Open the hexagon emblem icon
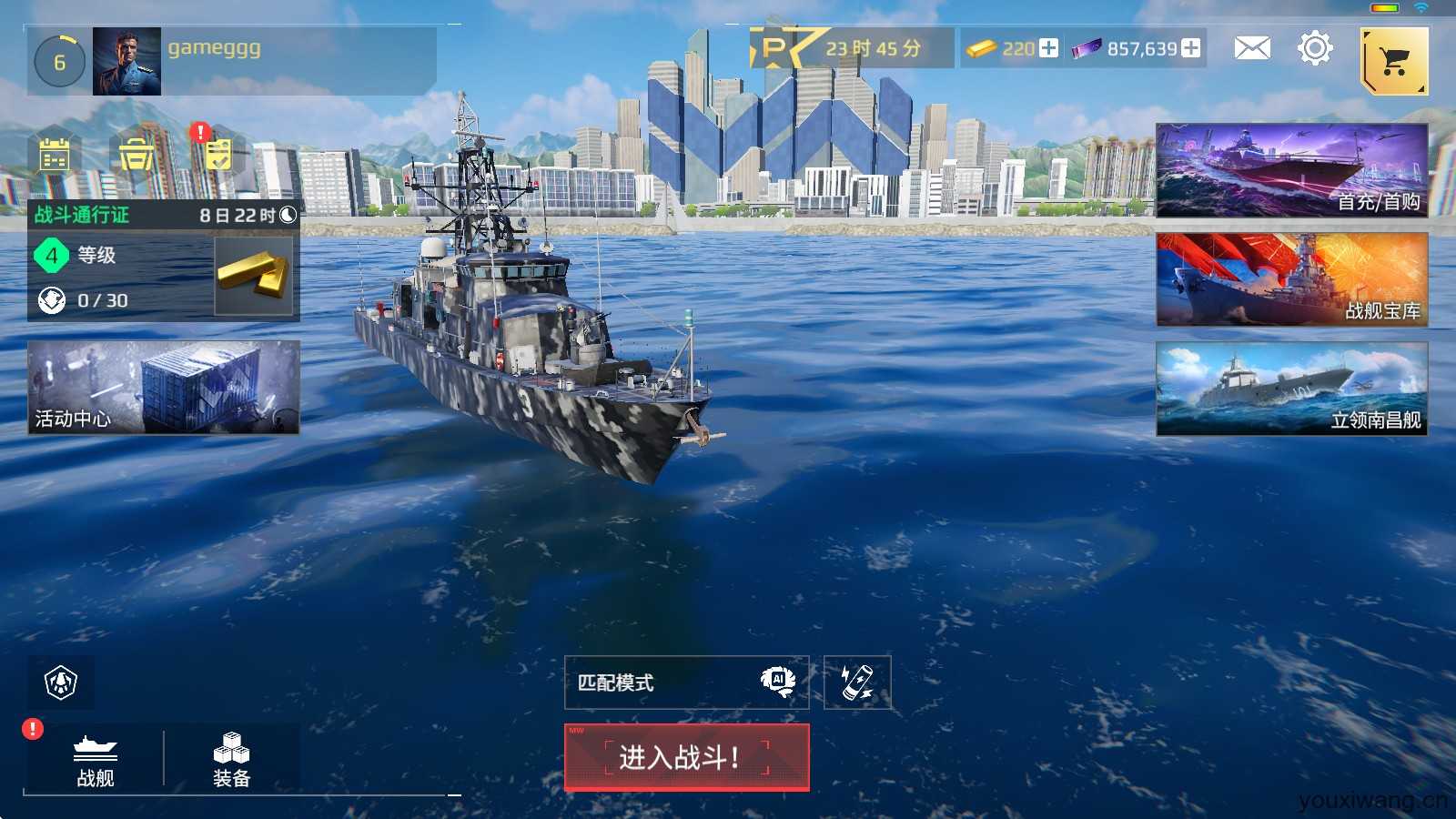 [x=61, y=682]
